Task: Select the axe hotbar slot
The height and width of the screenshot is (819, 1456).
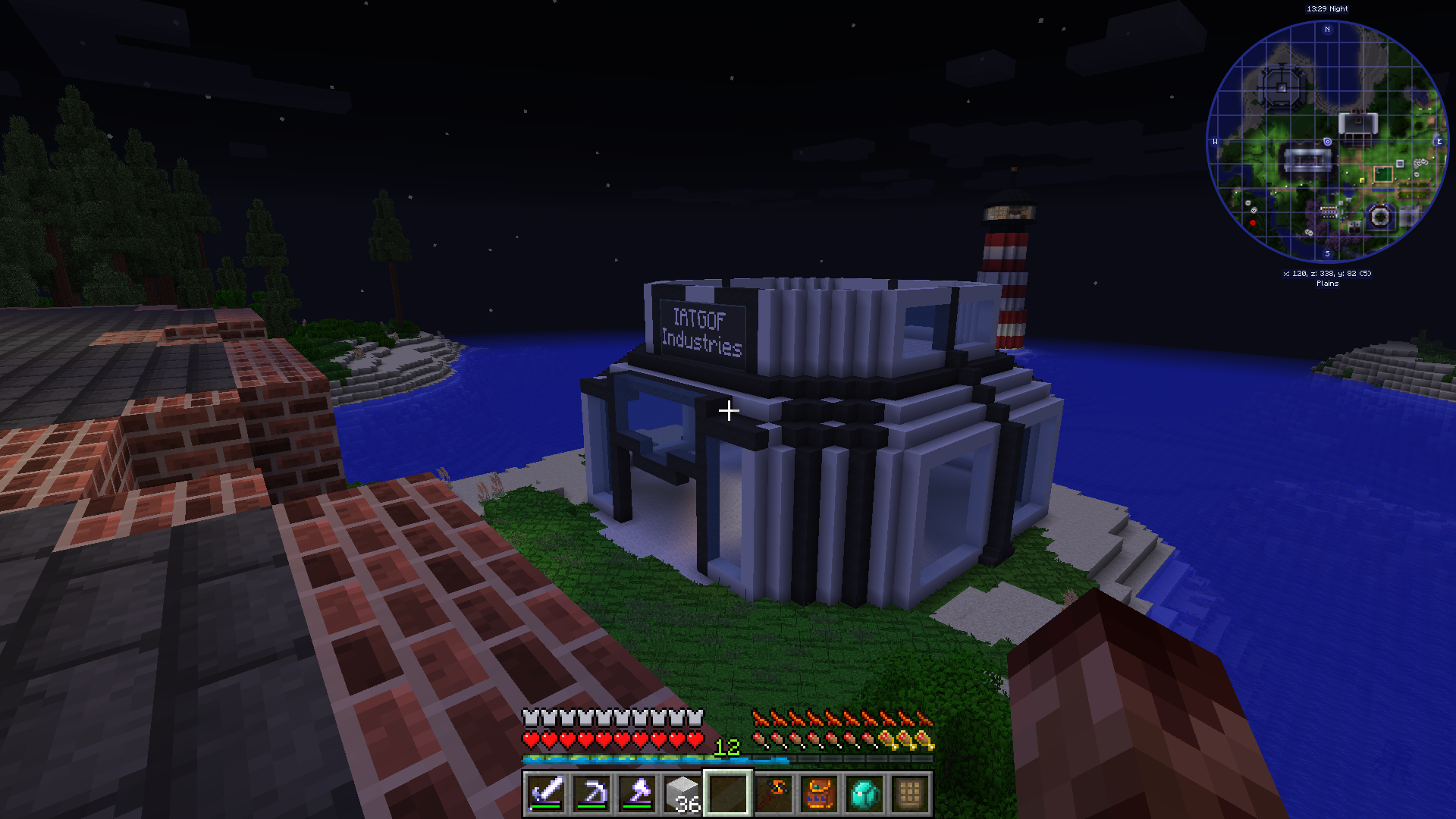Action: (x=637, y=793)
